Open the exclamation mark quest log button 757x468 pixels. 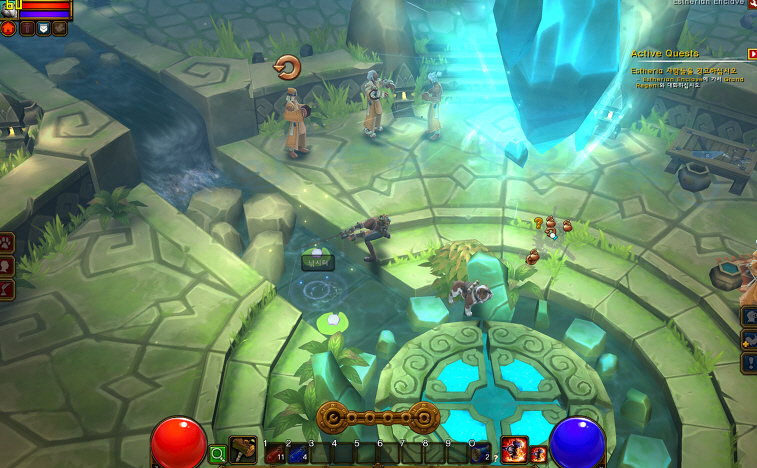749,362
